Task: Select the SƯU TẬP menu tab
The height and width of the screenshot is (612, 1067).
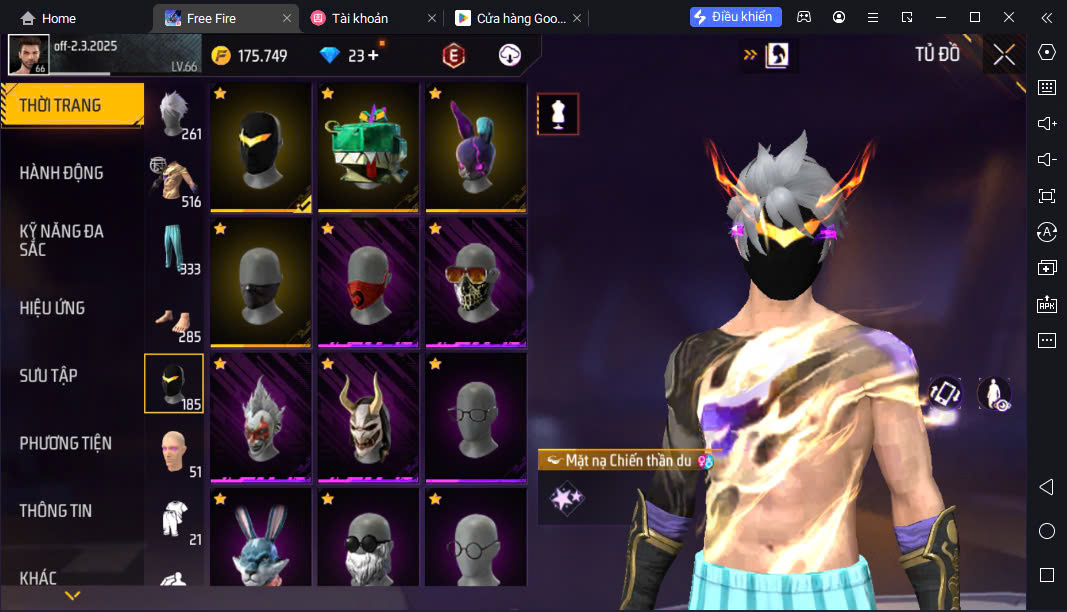Action: pos(49,376)
